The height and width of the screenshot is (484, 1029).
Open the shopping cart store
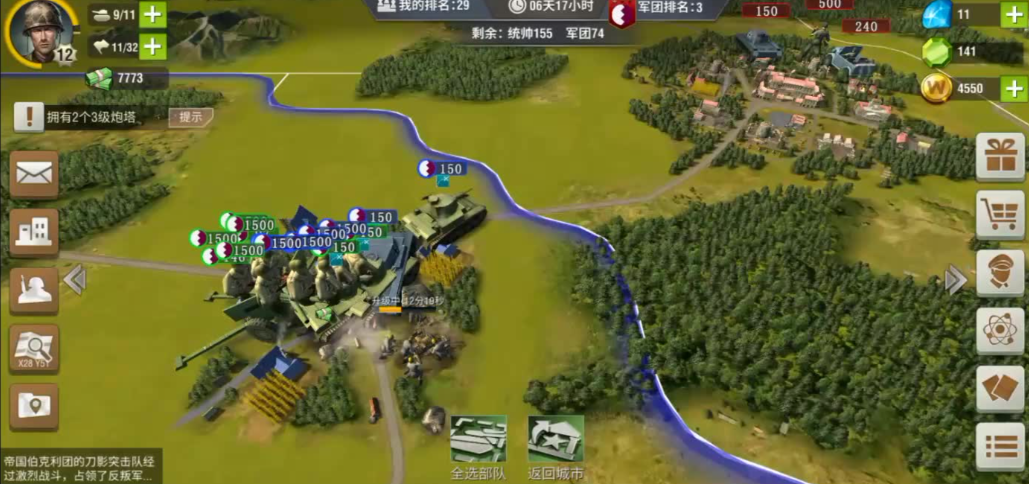click(1000, 214)
